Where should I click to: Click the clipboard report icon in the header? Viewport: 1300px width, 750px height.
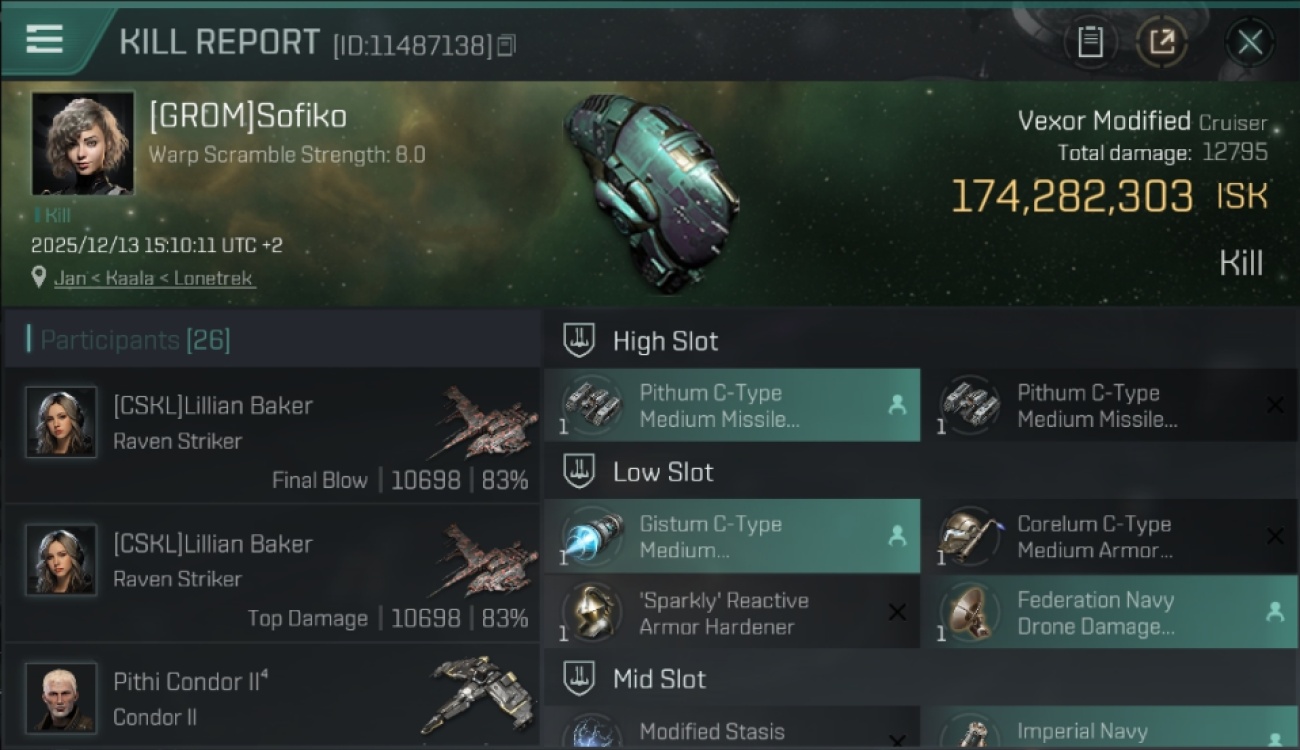[1091, 42]
